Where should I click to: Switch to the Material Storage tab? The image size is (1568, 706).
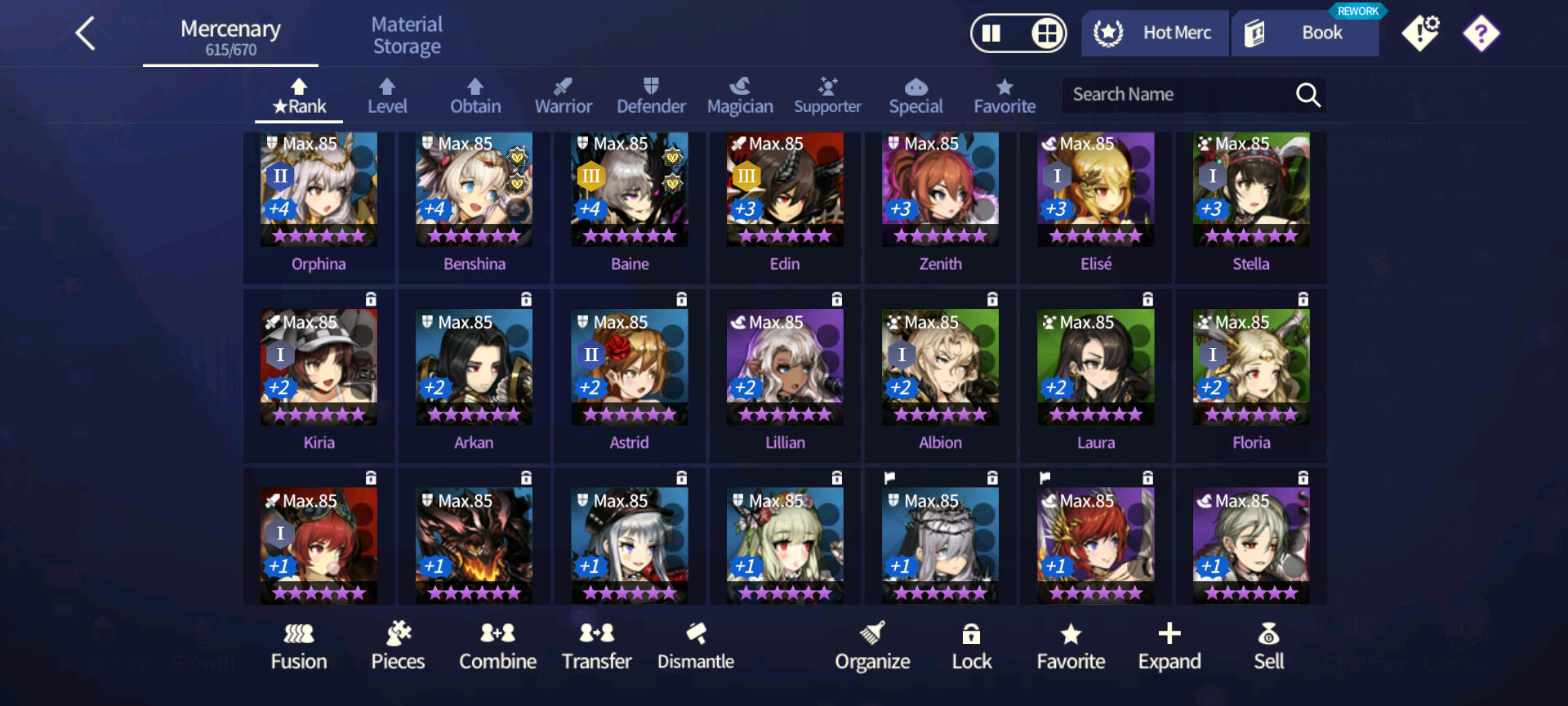pos(407,35)
